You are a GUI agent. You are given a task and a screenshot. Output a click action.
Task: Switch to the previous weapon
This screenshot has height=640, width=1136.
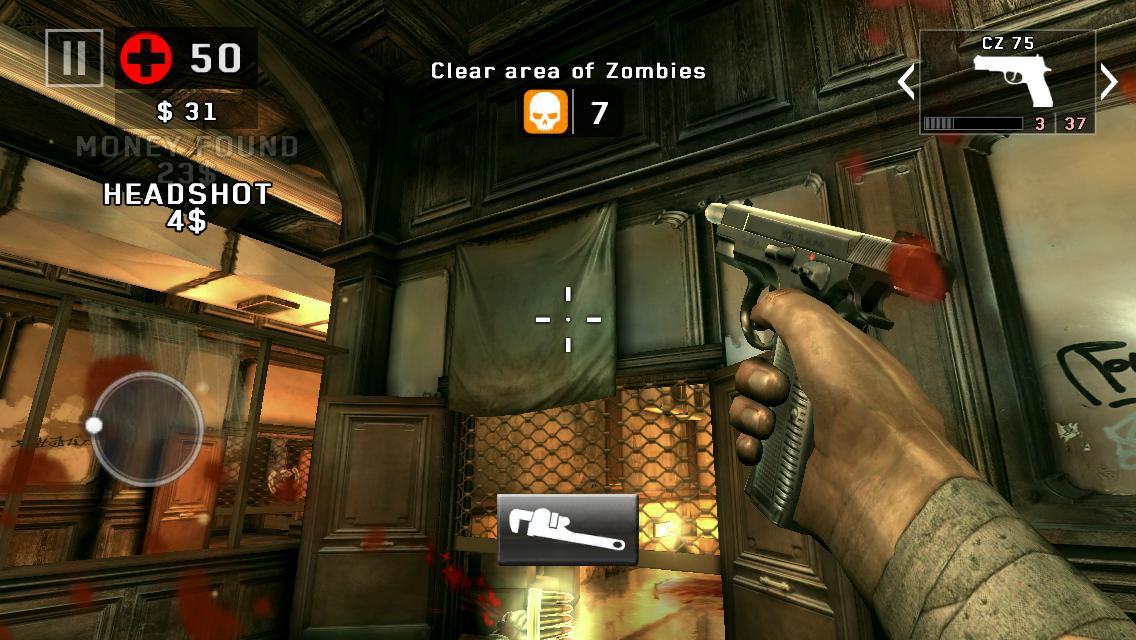(x=906, y=81)
